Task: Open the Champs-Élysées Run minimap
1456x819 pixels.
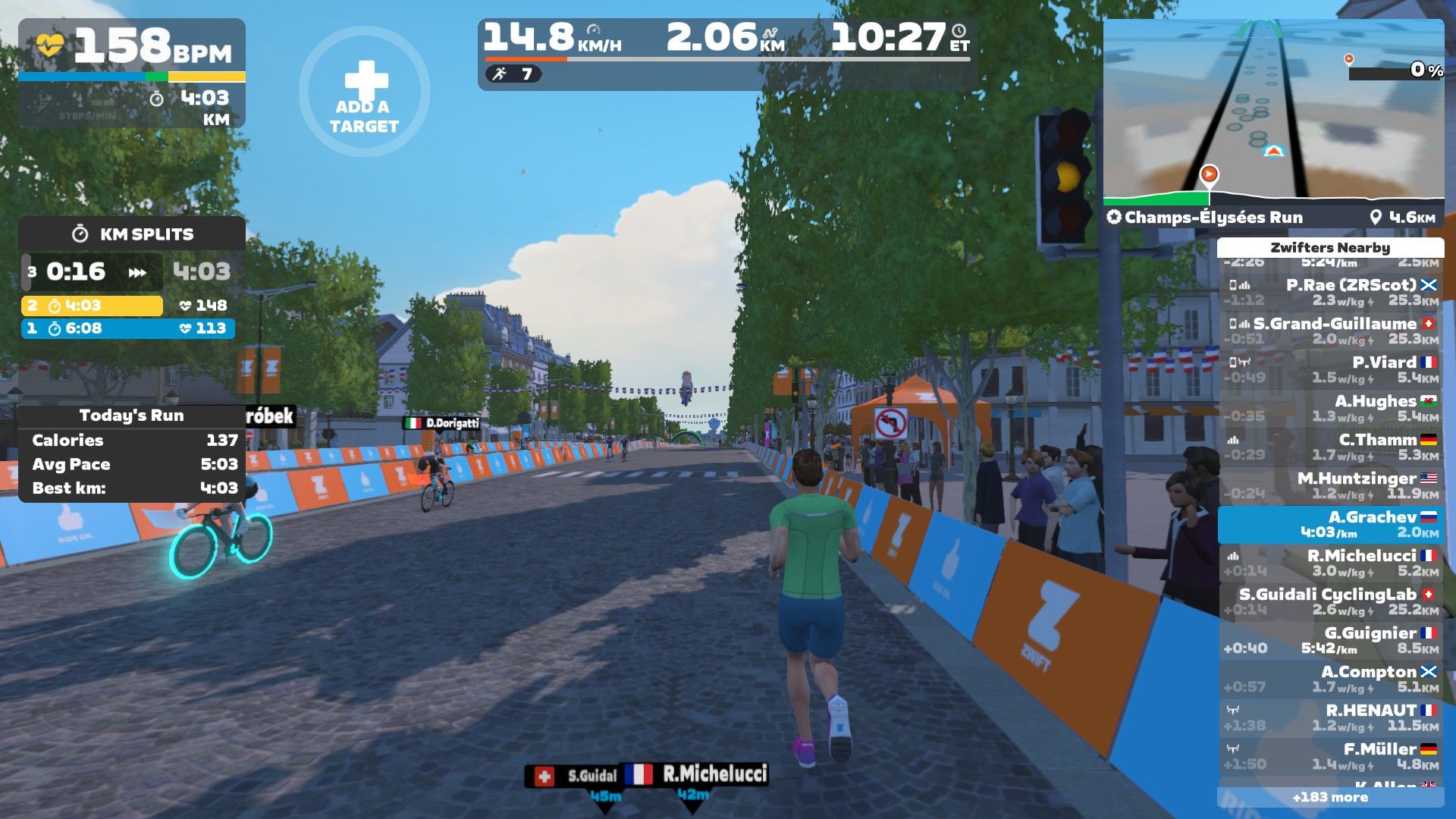Action: coord(1273,114)
